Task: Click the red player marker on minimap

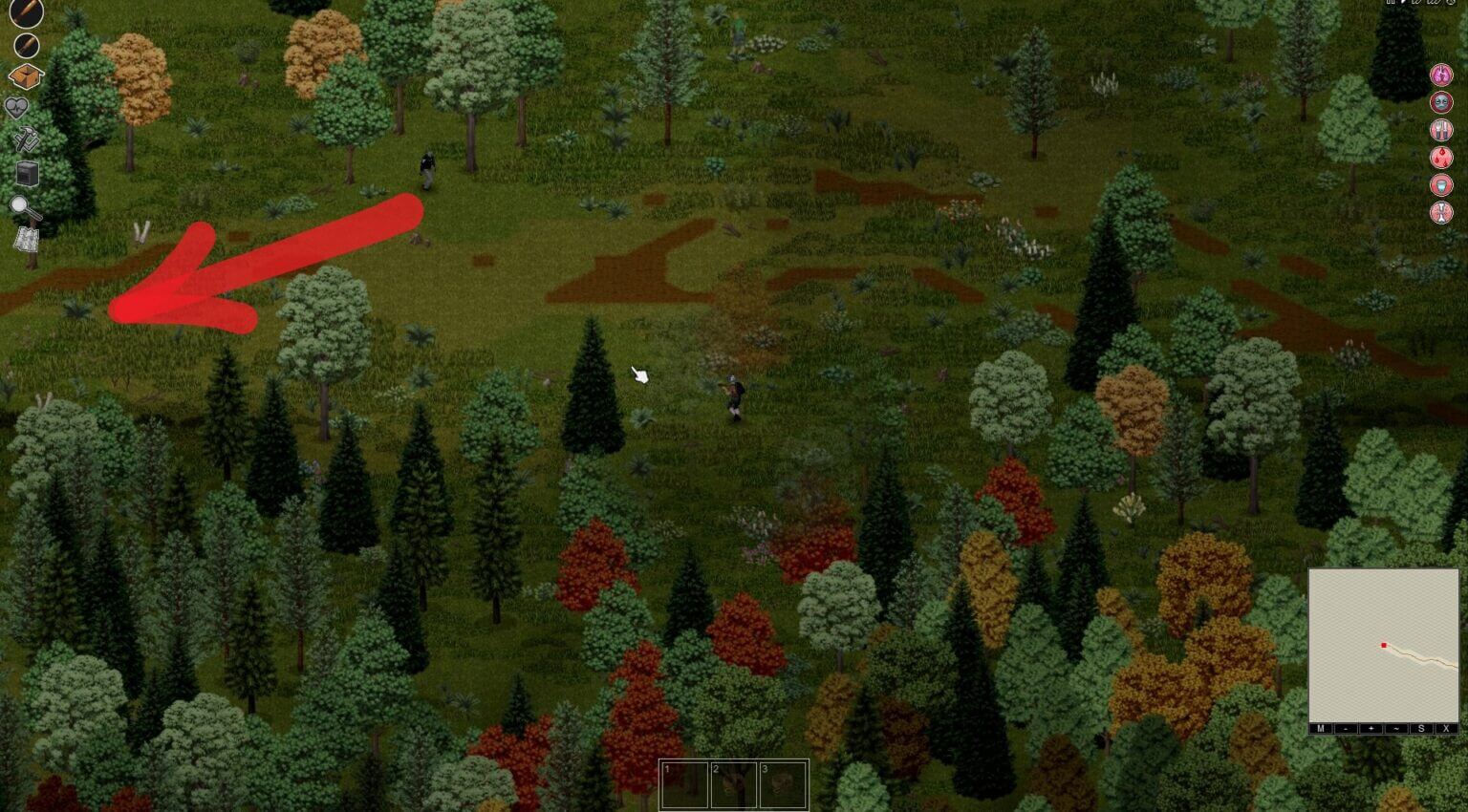Action: click(1383, 644)
